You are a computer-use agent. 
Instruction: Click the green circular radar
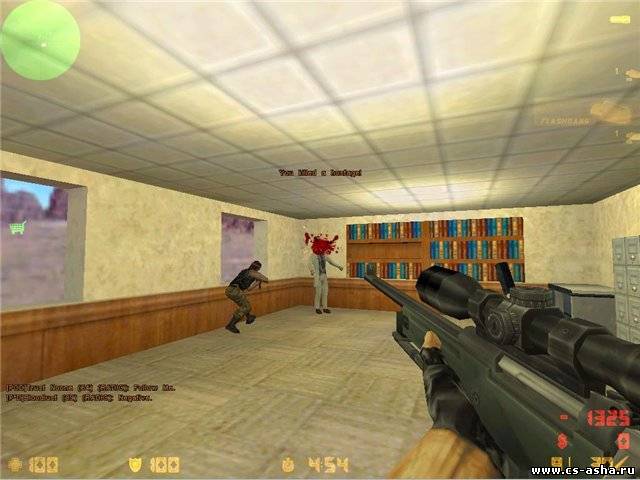40,40
